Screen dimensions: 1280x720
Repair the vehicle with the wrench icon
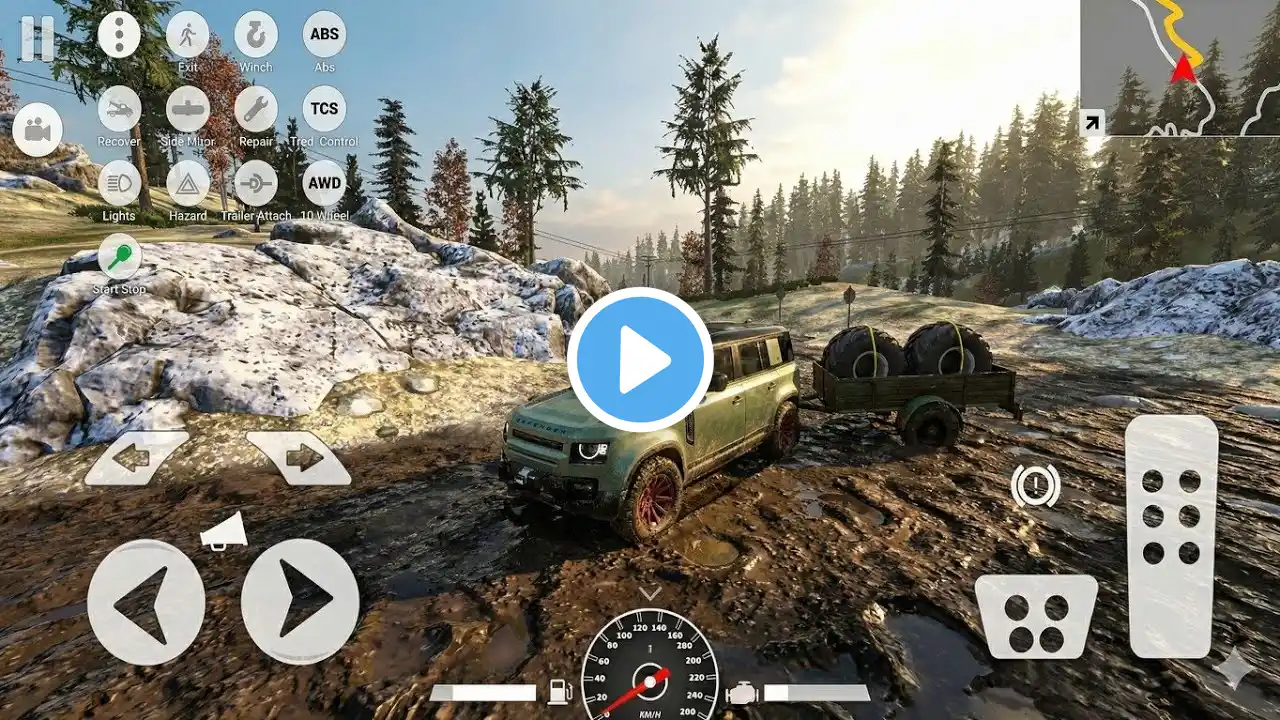(x=256, y=109)
